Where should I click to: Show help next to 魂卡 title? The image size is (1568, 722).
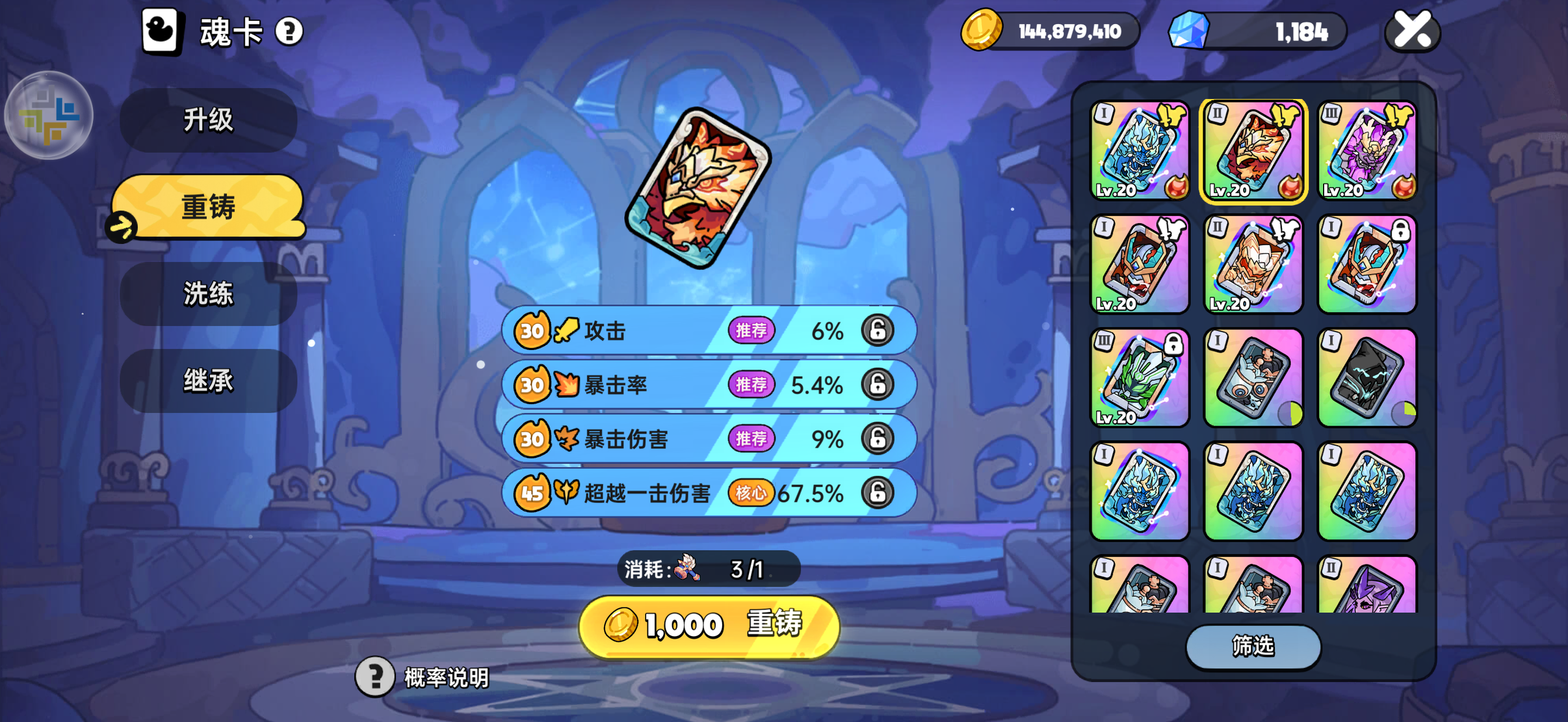point(289,31)
